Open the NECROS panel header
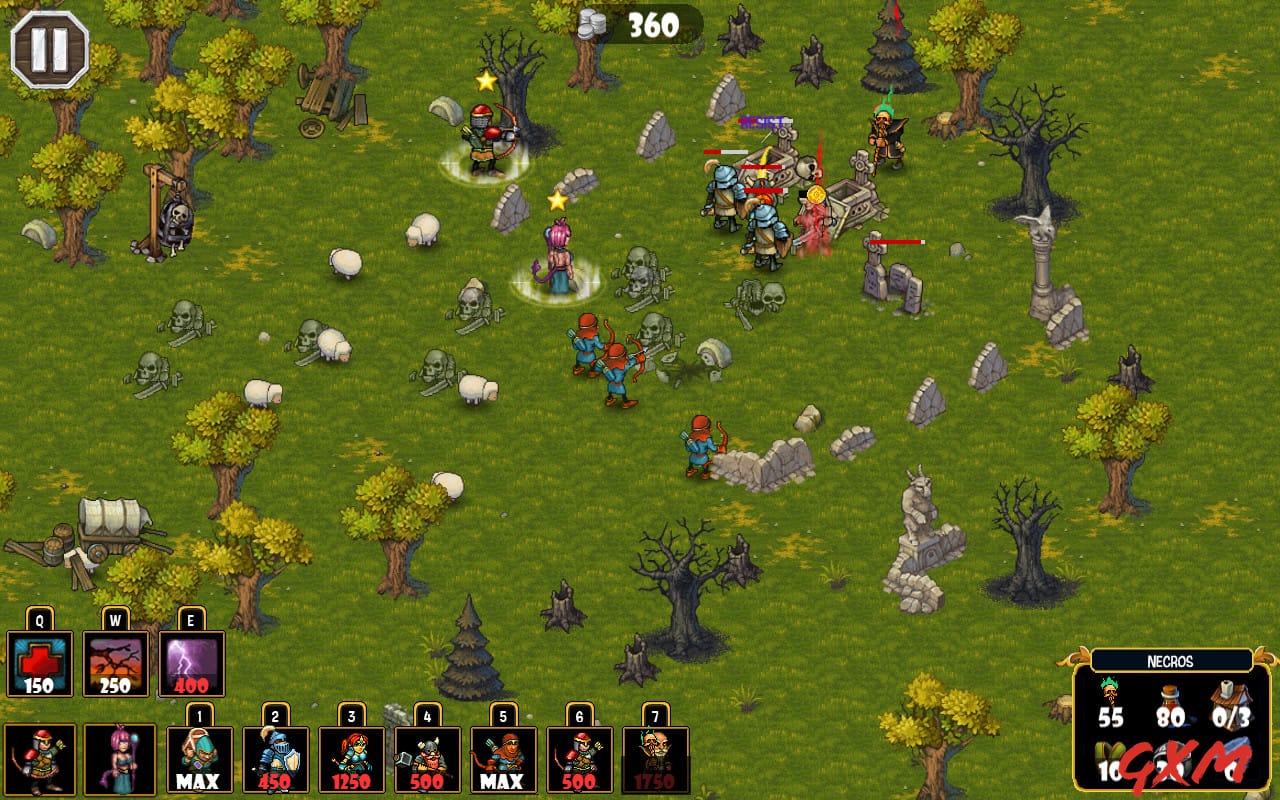This screenshot has width=1280, height=800. pyautogui.click(x=1172, y=659)
